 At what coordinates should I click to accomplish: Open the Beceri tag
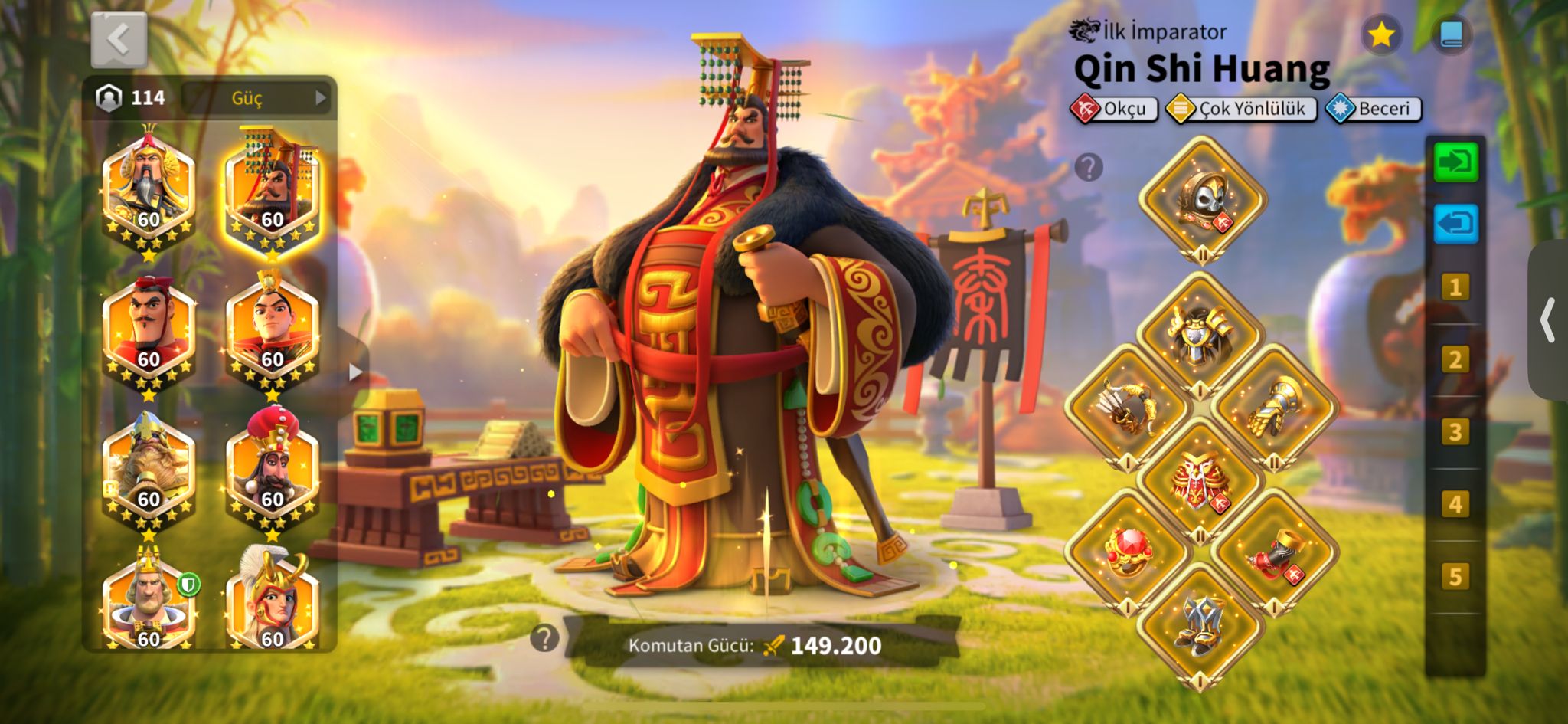coord(1374,109)
